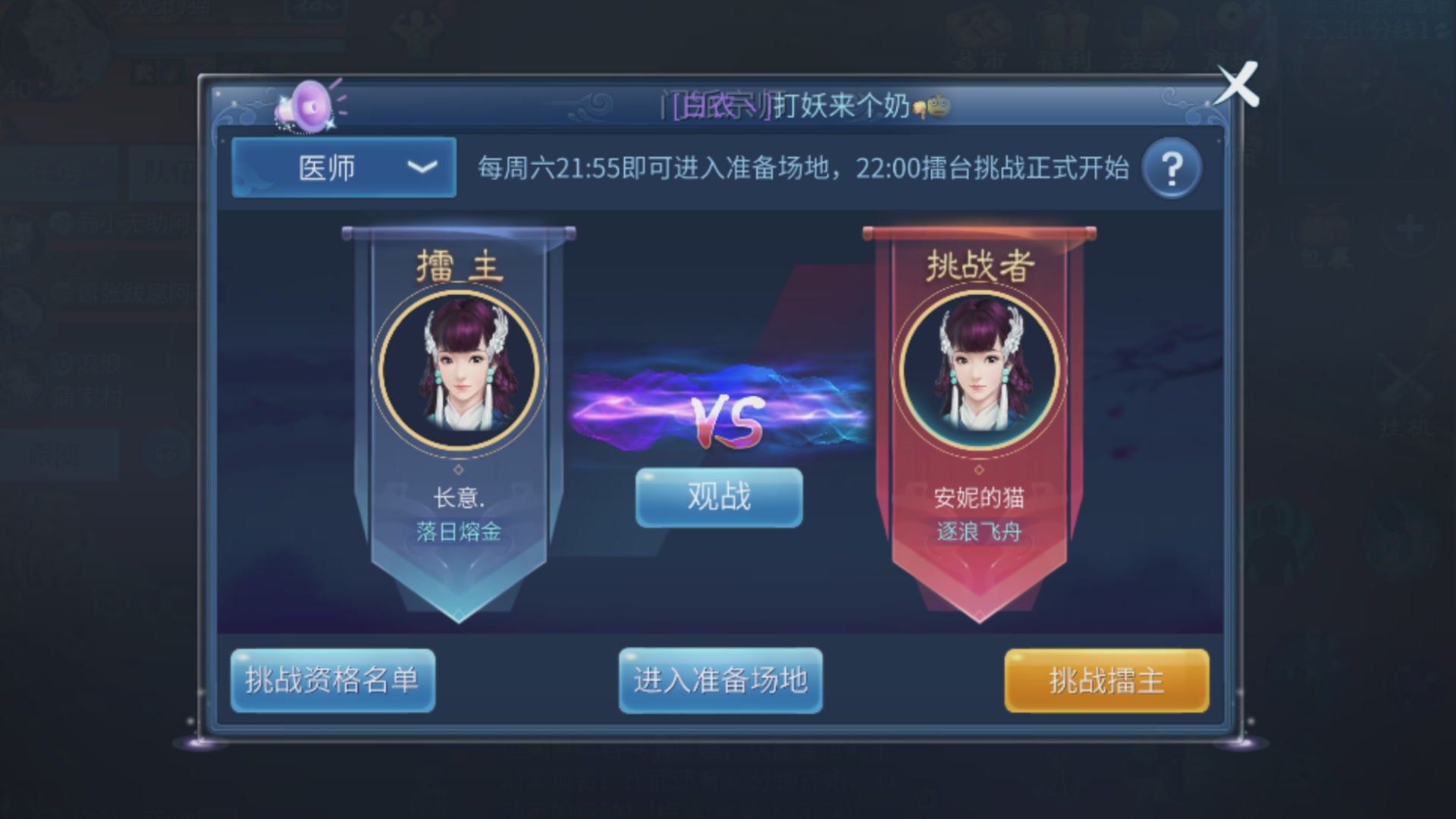Open the 挑战资格名单 qualification list
The image size is (1456, 819).
point(334,682)
